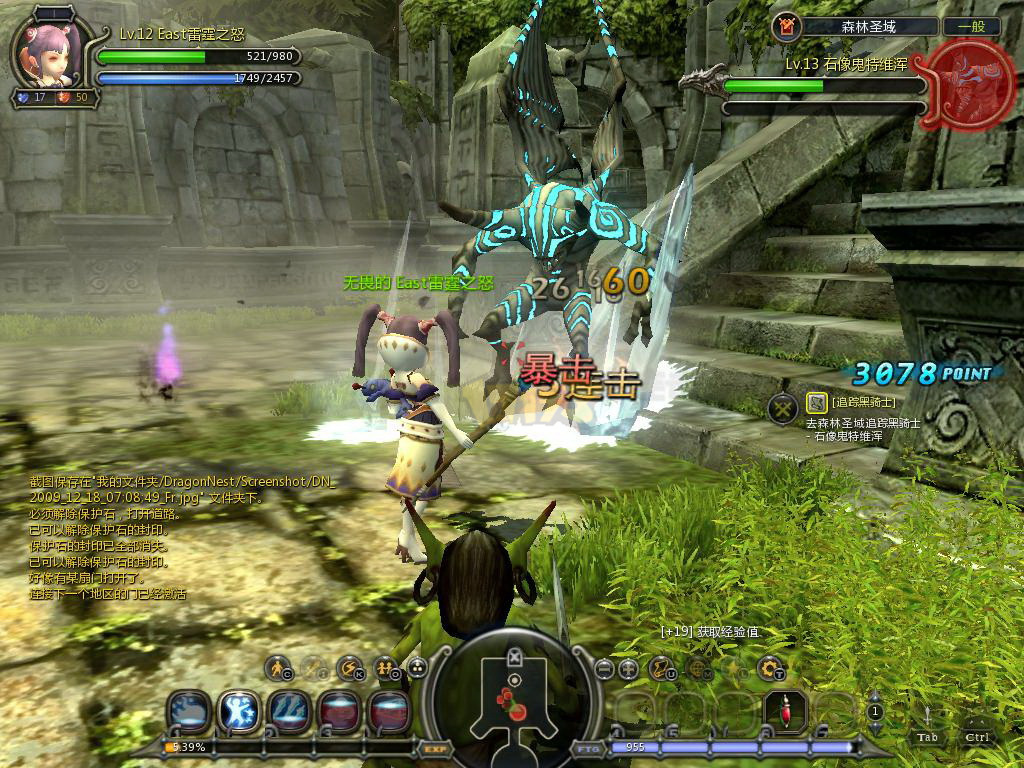Viewport: 1024px width, 768px height.
Task: Open the quest scroll icon (U)
Action: [x=661, y=667]
